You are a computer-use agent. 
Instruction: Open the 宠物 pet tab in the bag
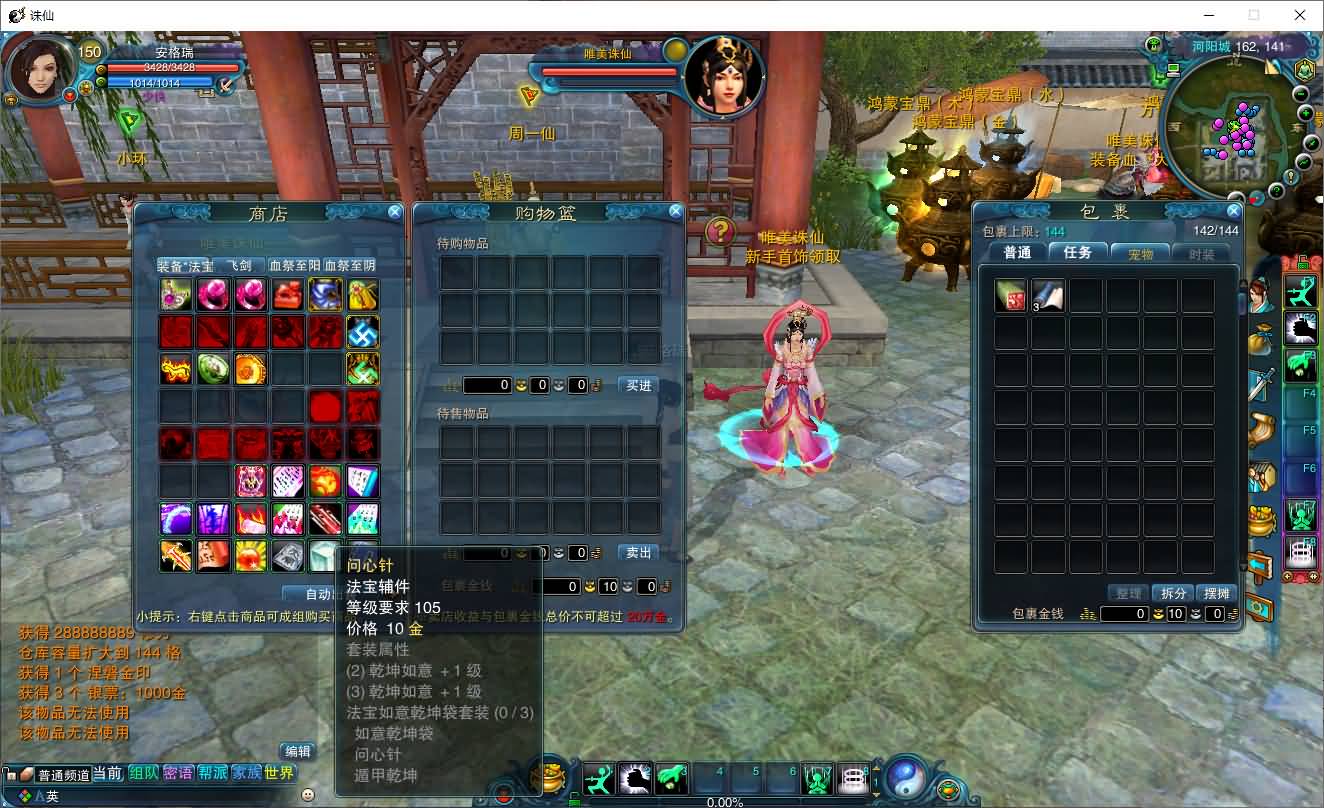point(1140,254)
